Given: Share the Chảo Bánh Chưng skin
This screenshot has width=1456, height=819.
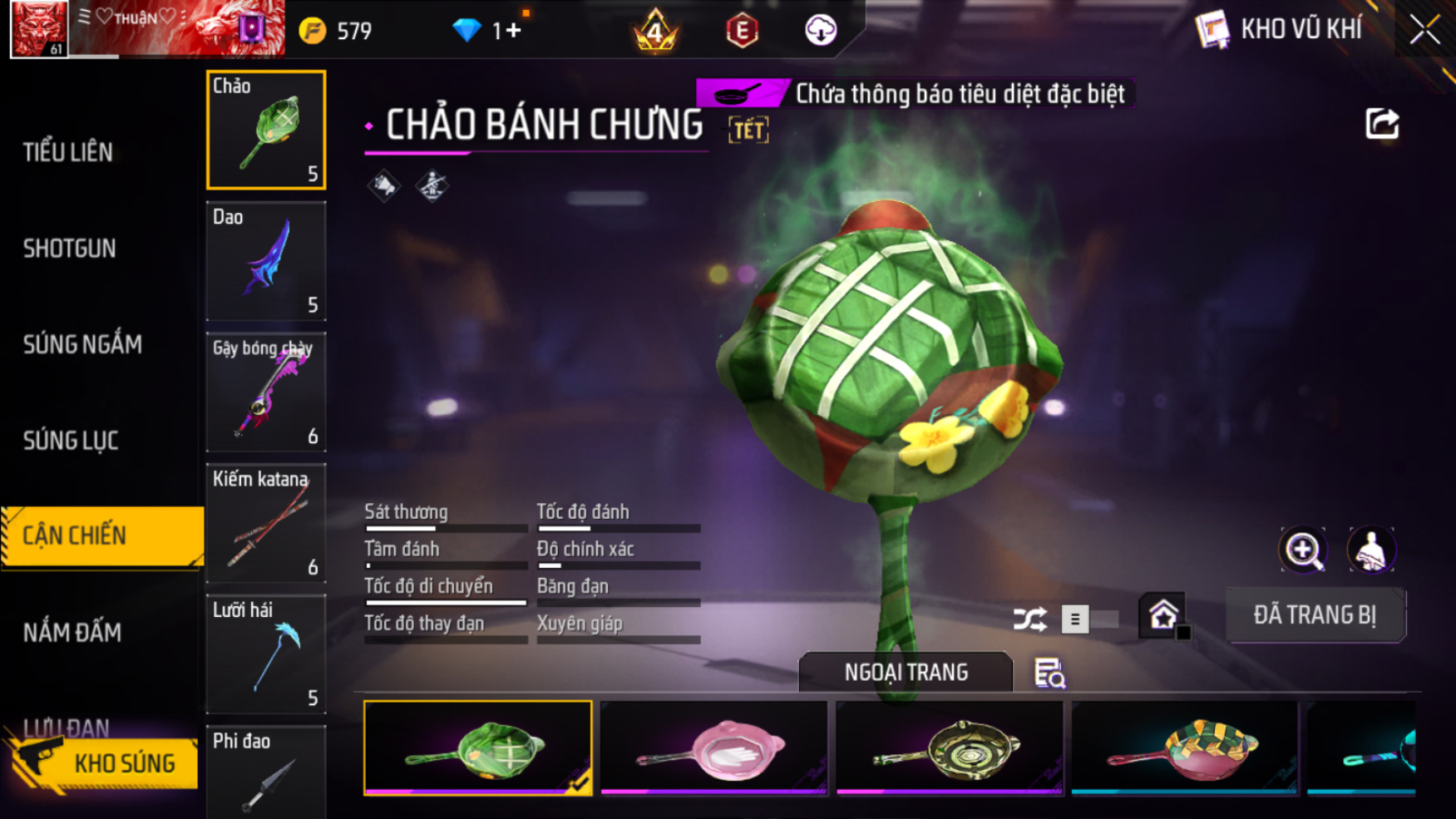Looking at the screenshot, I should coord(1382,125).
